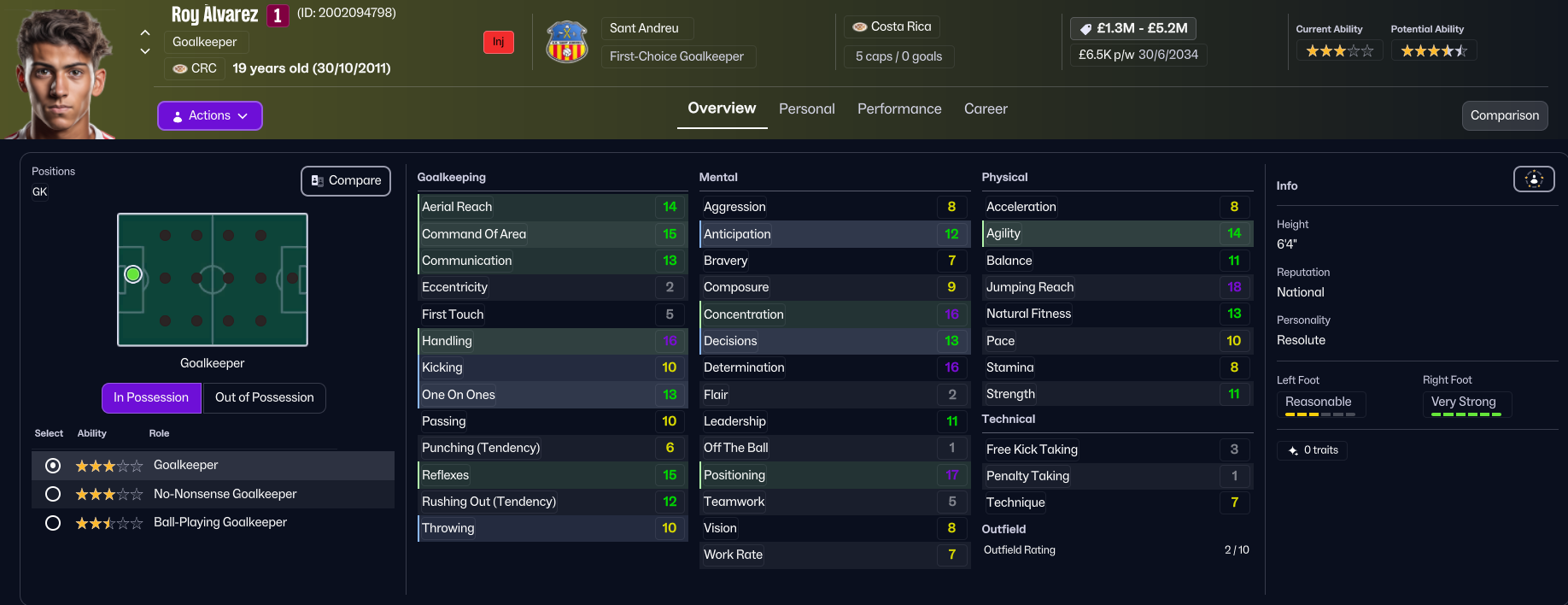Screen dimensions: 1568x605
Task: Click the Sant Andreu club badge
Action: [567, 42]
